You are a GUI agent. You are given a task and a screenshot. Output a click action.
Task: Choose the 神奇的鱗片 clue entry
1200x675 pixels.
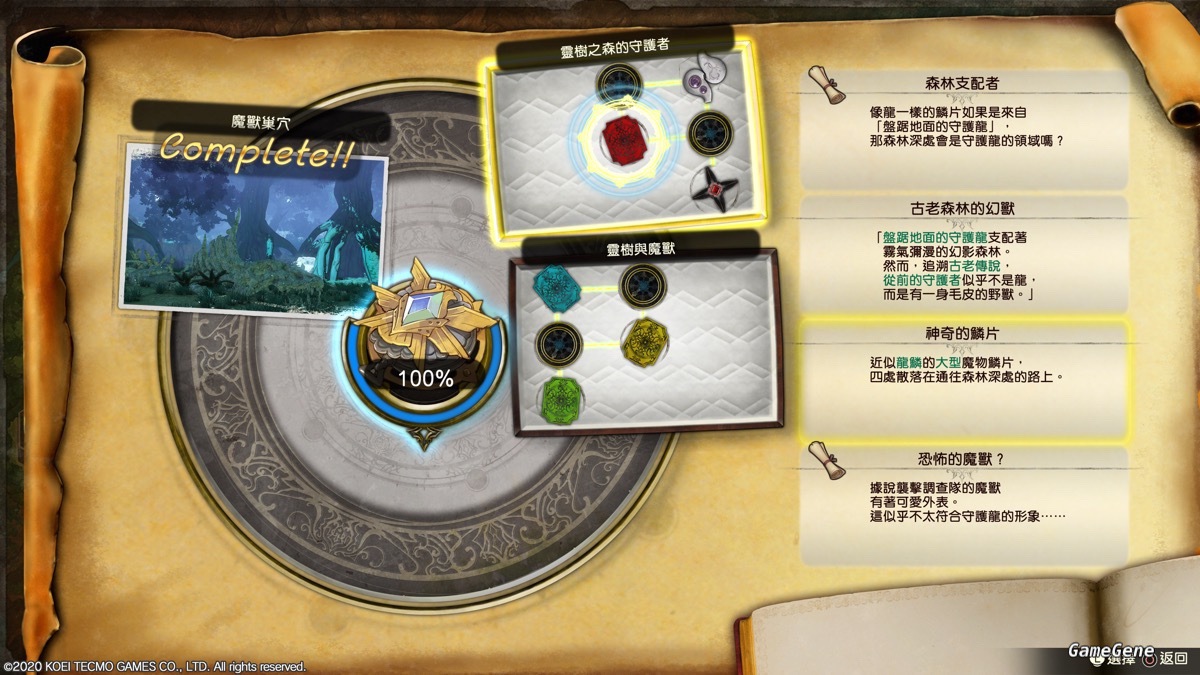(x=964, y=379)
